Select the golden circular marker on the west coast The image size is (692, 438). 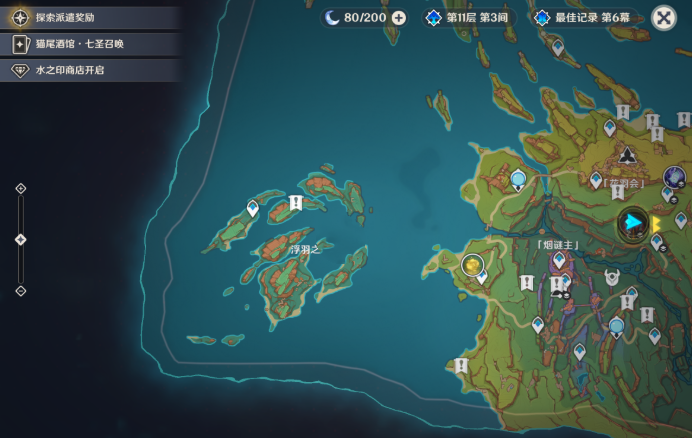[x=472, y=265]
